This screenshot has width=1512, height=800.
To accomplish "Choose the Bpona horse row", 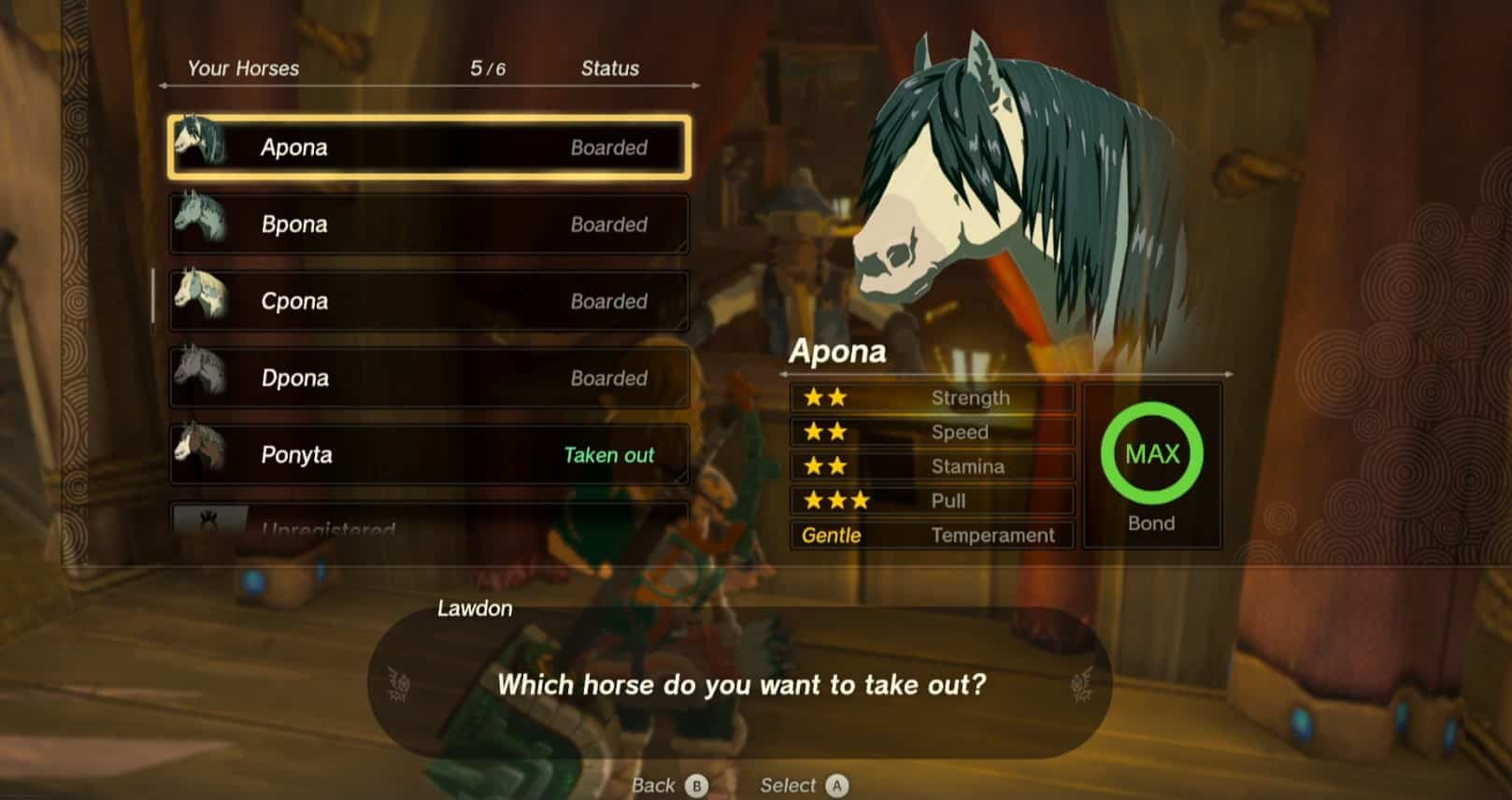I will click(x=429, y=224).
